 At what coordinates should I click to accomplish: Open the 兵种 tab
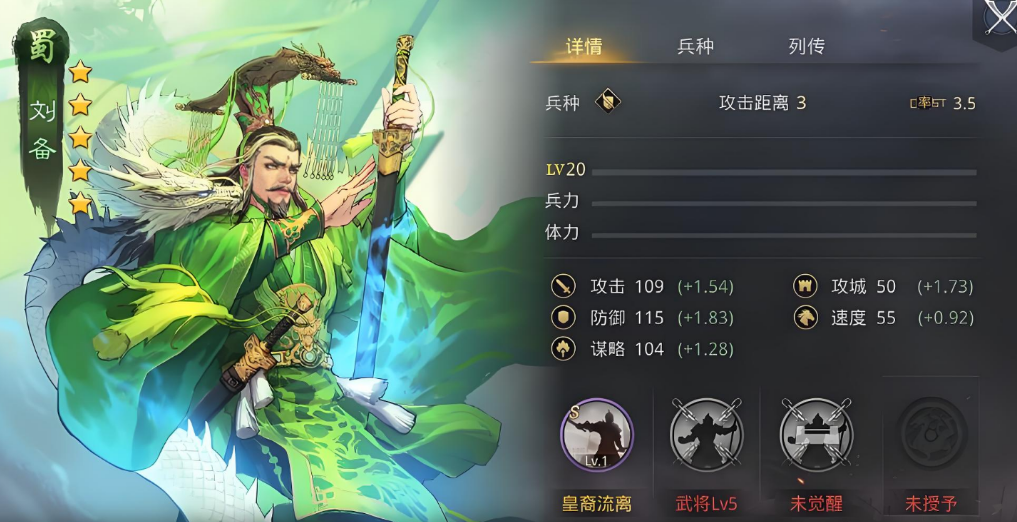(695, 47)
